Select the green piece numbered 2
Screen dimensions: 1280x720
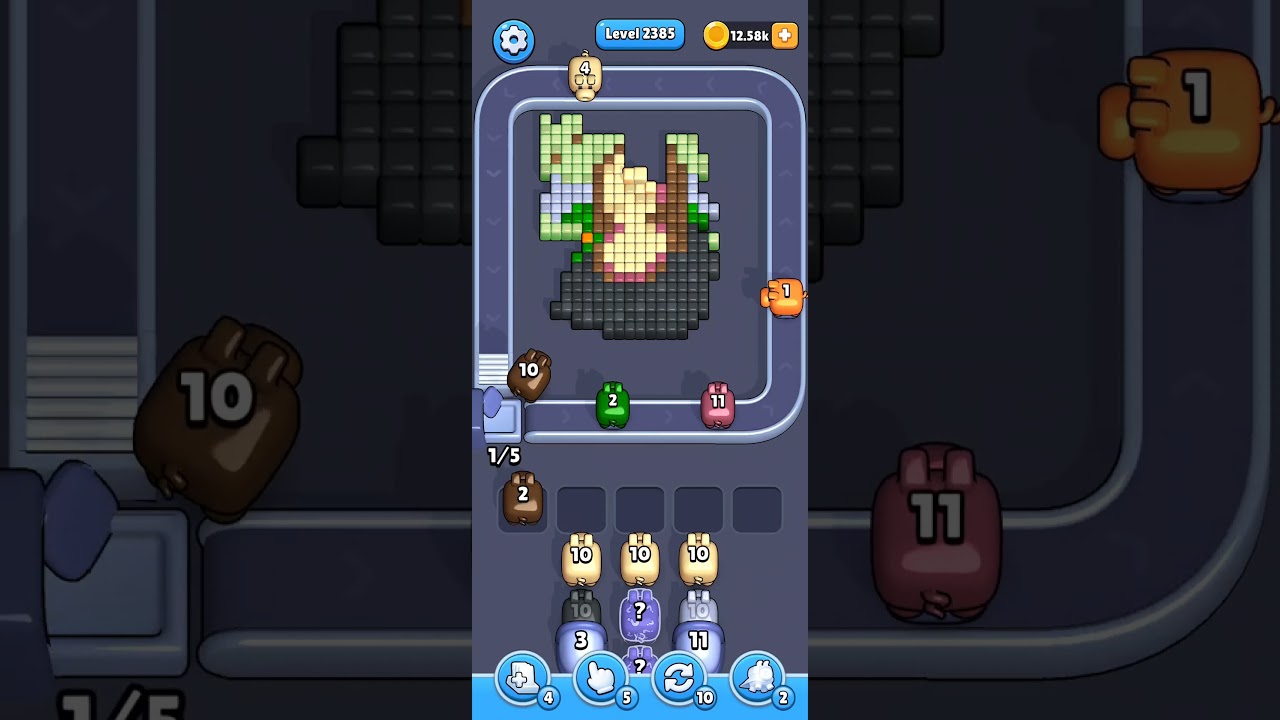click(613, 404)
